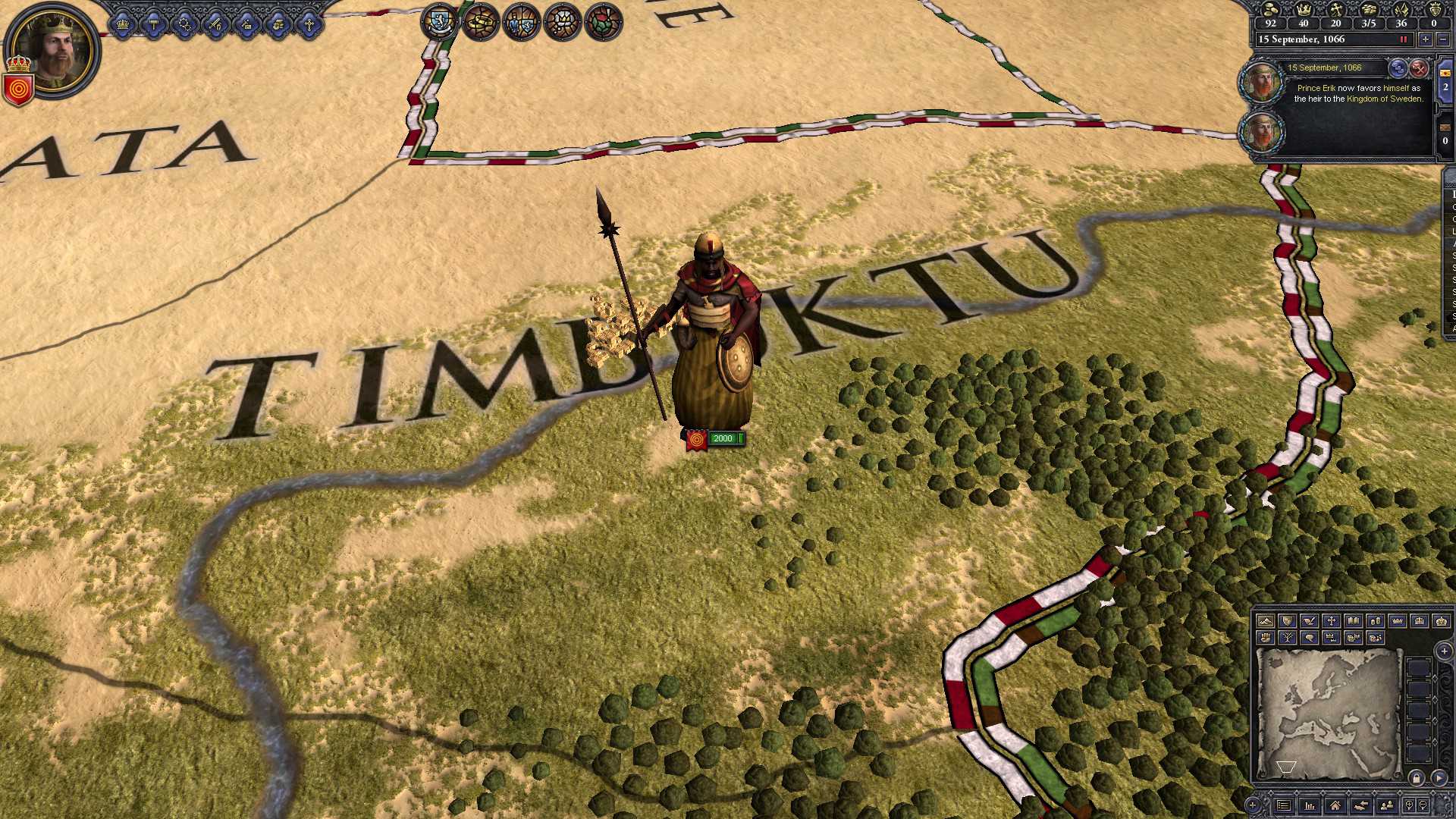Increase game speed with the plus button
The width and height of the screenshot is (1456, 819).
tap(1426, 39)
